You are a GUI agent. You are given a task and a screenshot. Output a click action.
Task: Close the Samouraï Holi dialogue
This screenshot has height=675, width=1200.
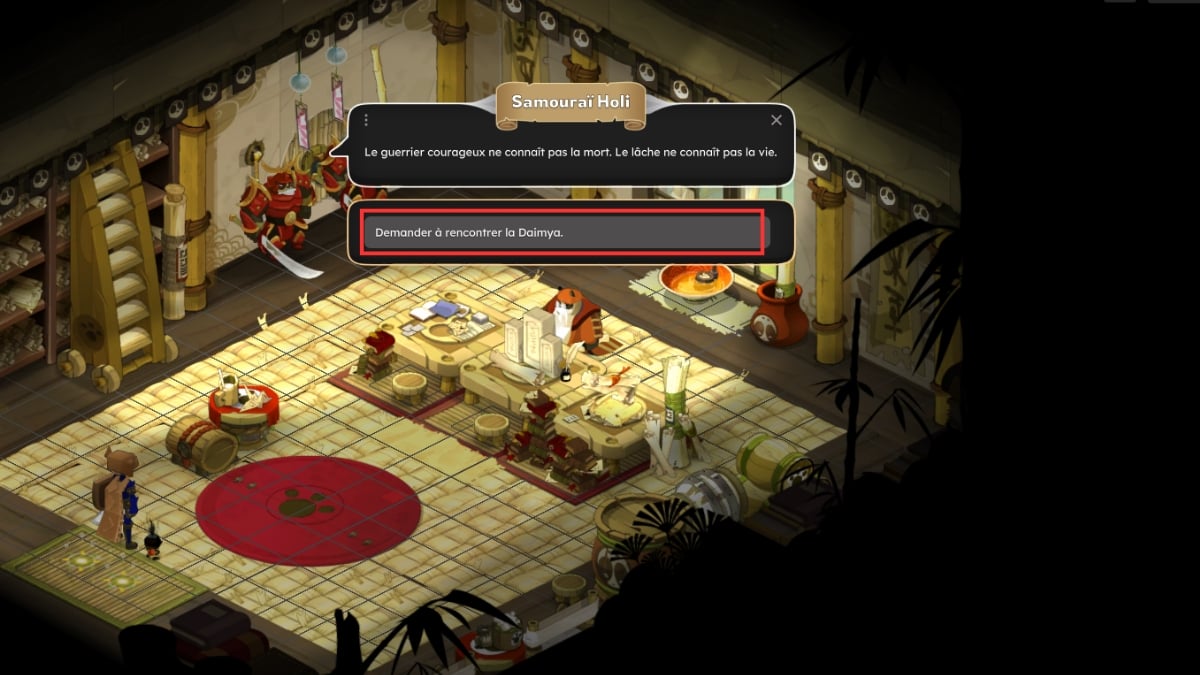[776, 120]
